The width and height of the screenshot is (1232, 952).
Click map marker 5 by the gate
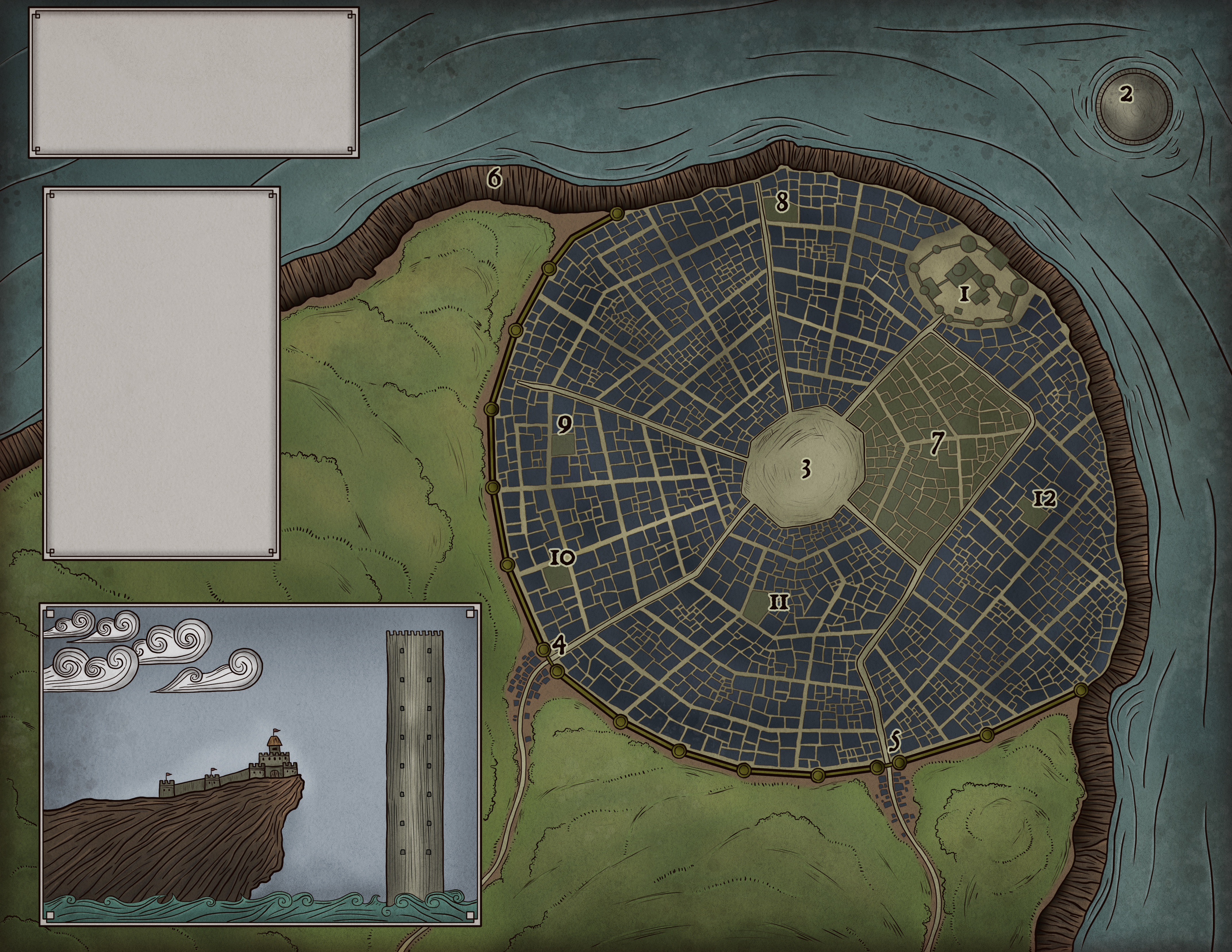(895, 741)
